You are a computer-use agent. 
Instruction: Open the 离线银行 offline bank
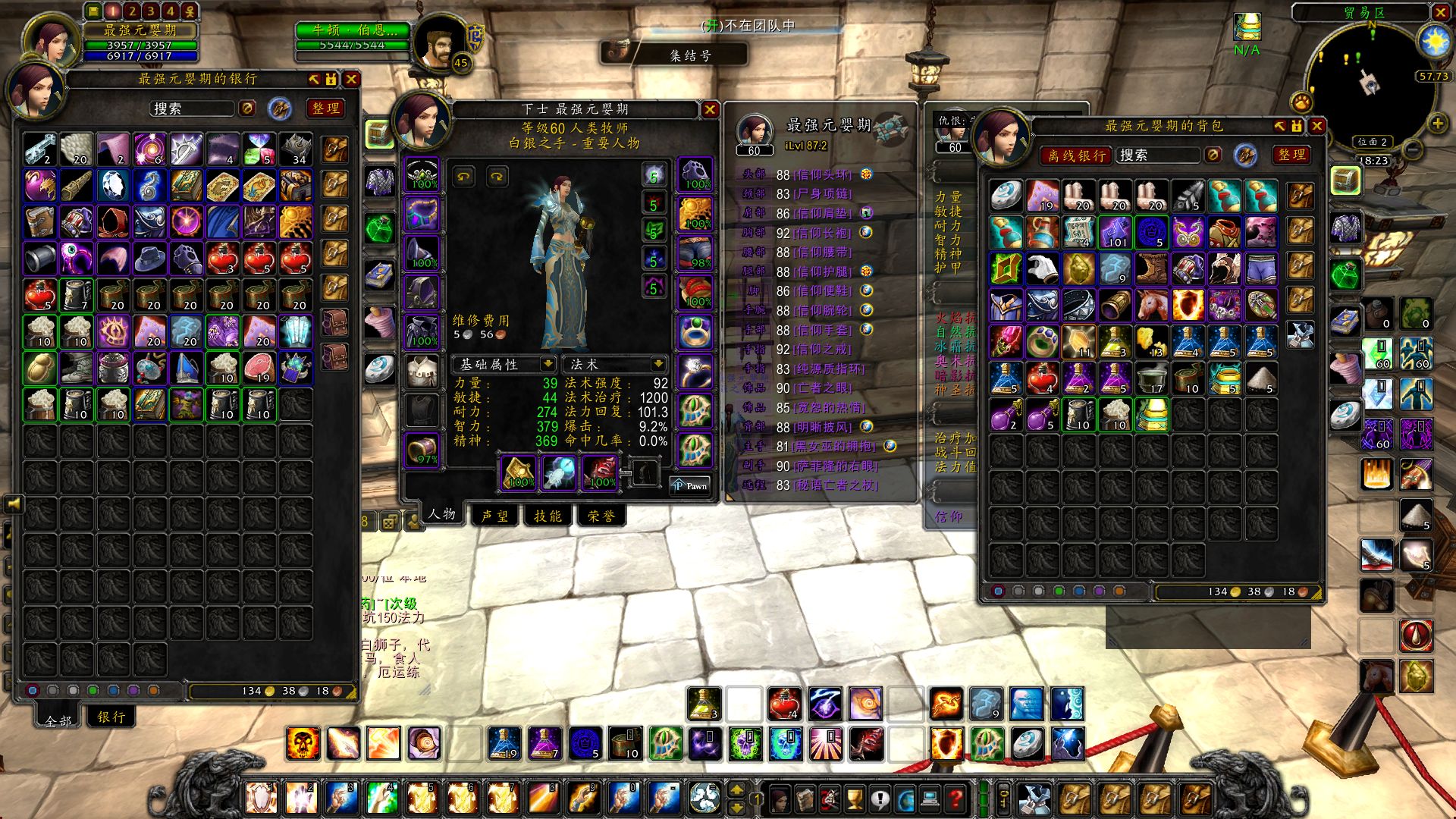(1076, 155)
